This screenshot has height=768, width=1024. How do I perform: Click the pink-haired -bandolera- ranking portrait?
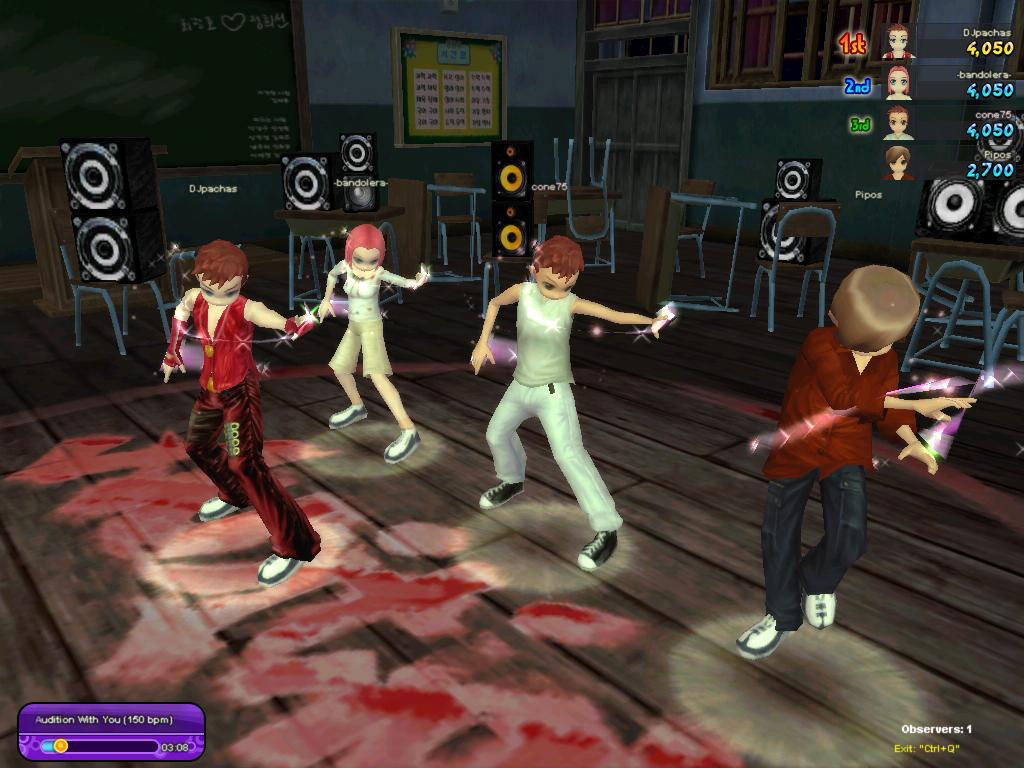coord(898,84)
